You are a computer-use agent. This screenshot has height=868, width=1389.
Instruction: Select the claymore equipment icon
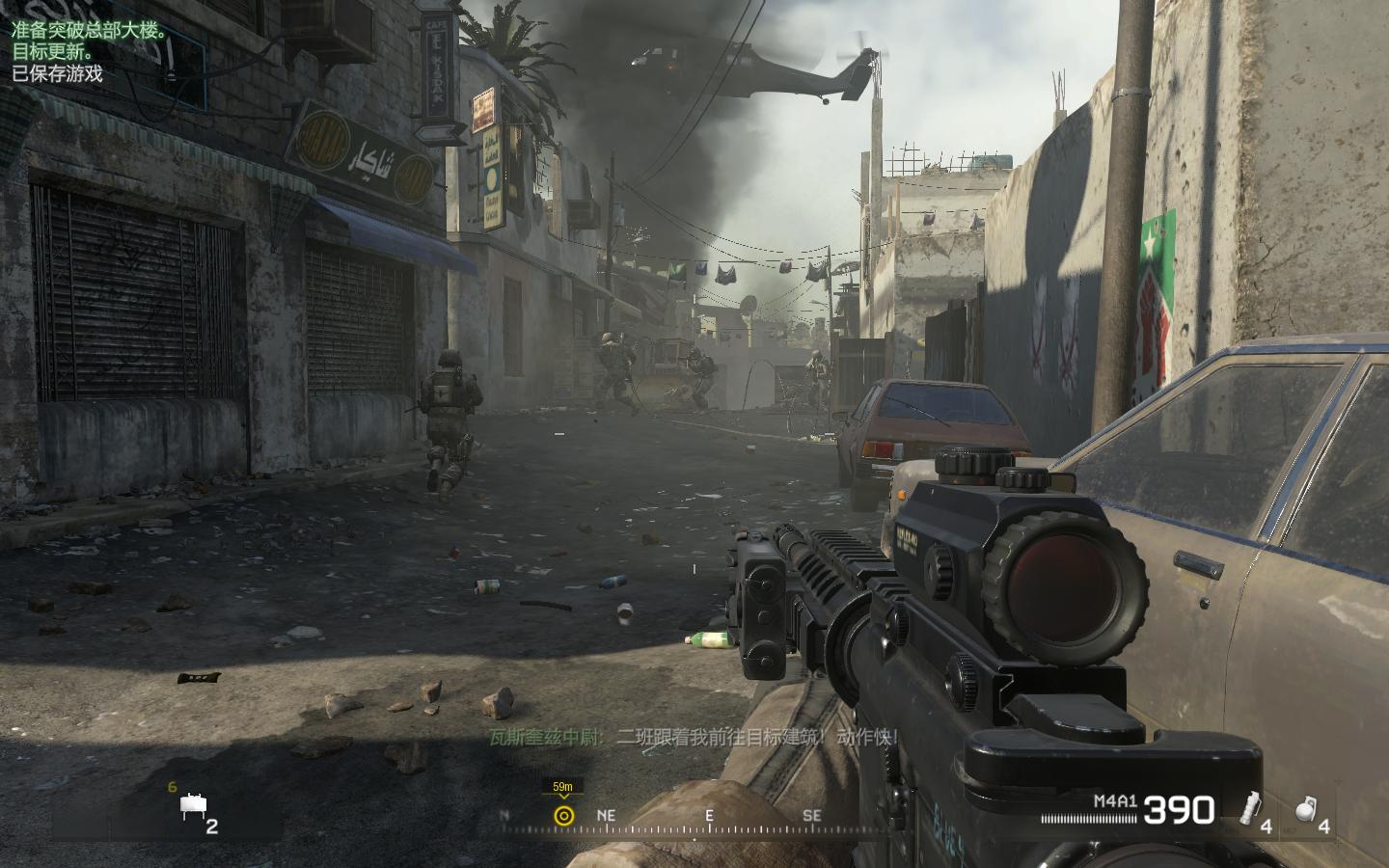tap(193, 808)
